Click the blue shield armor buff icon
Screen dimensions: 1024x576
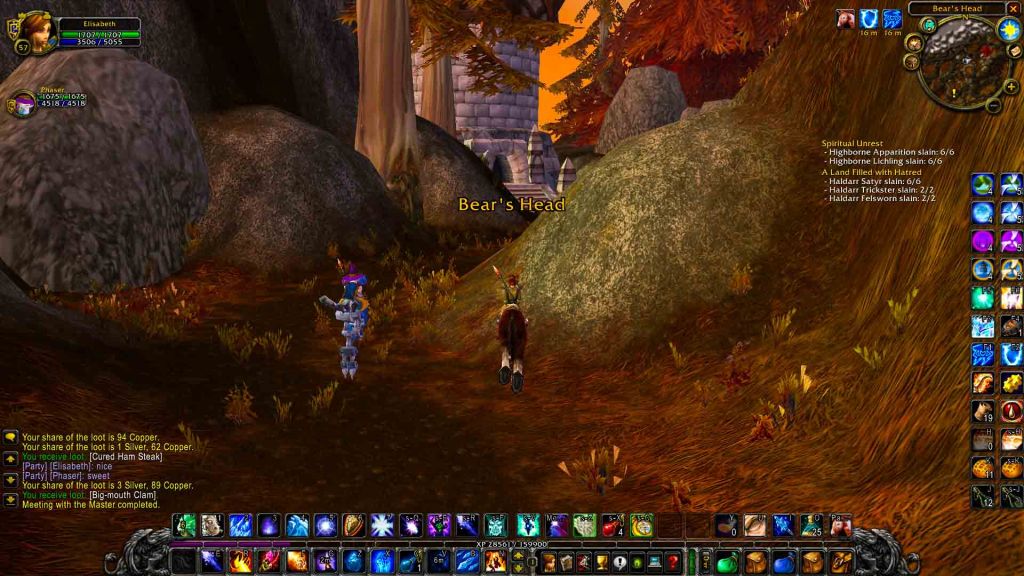[868, 18]
